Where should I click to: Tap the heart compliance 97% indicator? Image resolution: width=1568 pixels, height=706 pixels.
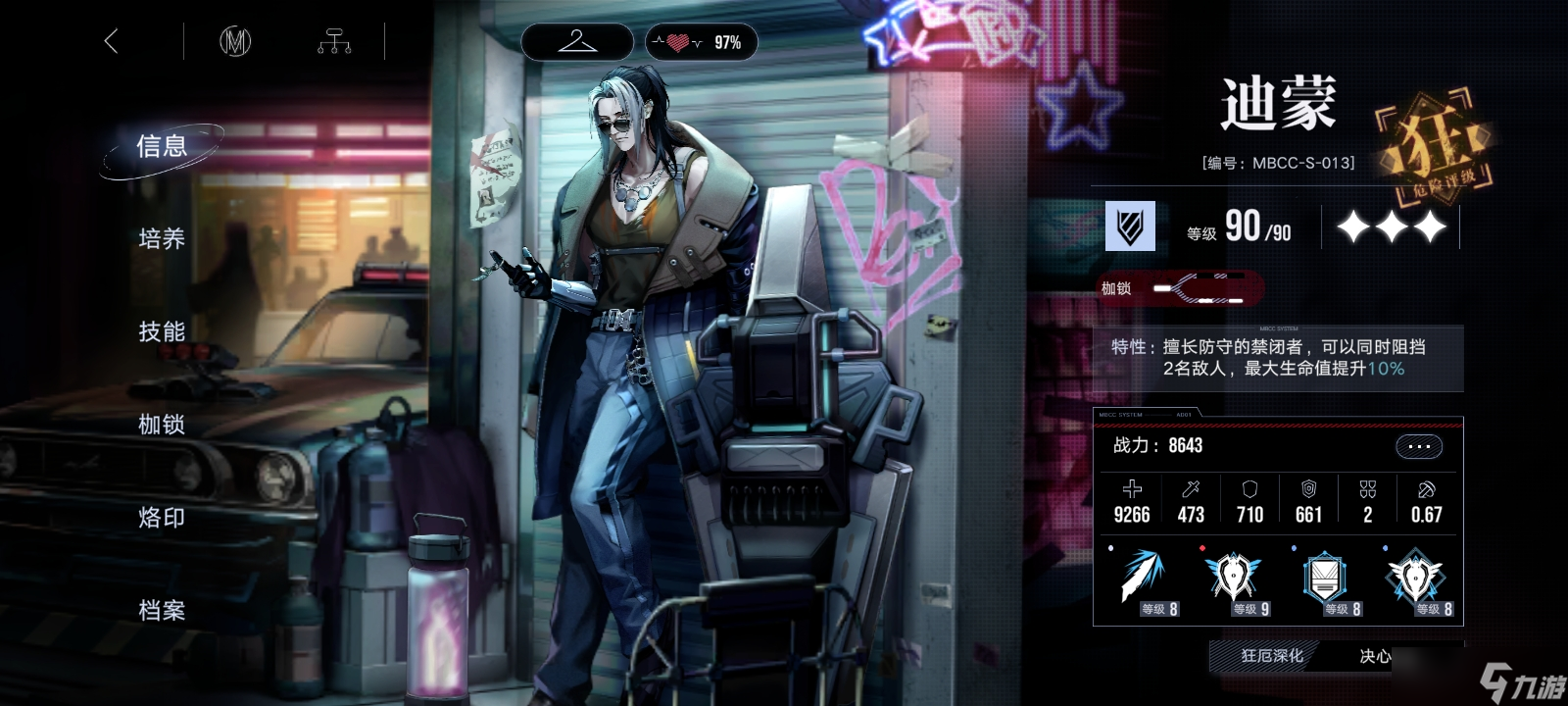tap(702, 42)
